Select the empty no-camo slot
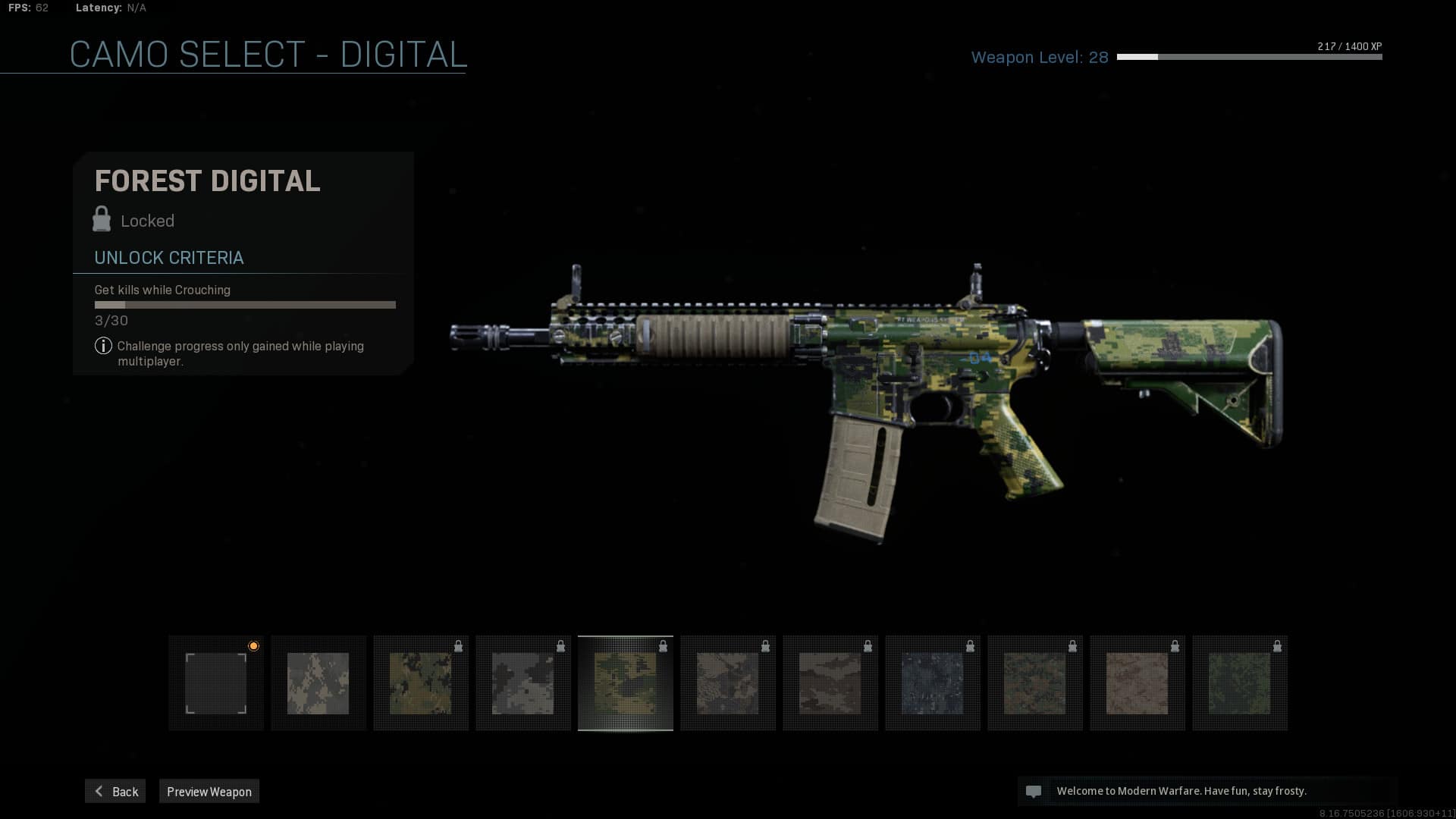This screenshot has height=819, width=1456. coord(216,683)
